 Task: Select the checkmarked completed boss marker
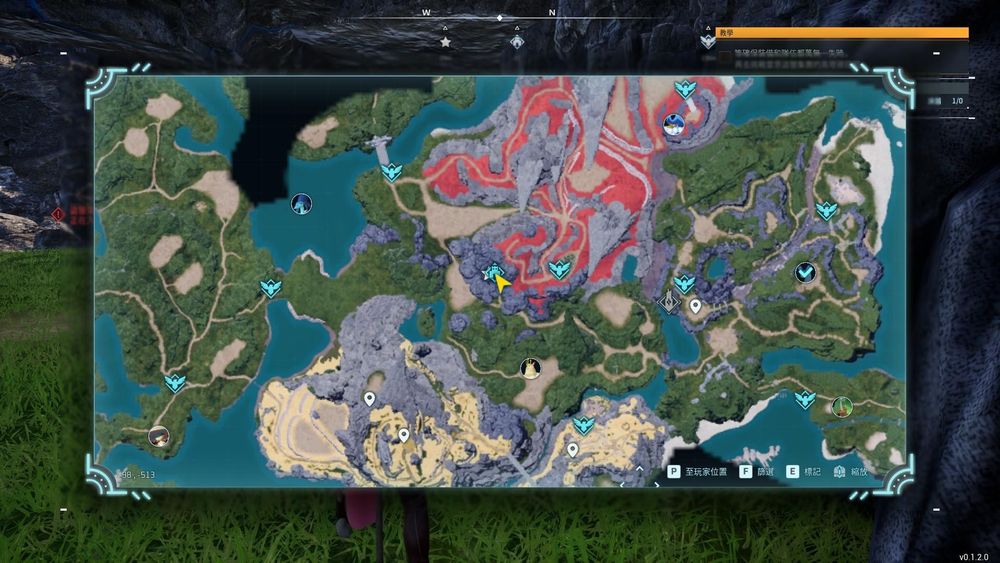[805, 272]
